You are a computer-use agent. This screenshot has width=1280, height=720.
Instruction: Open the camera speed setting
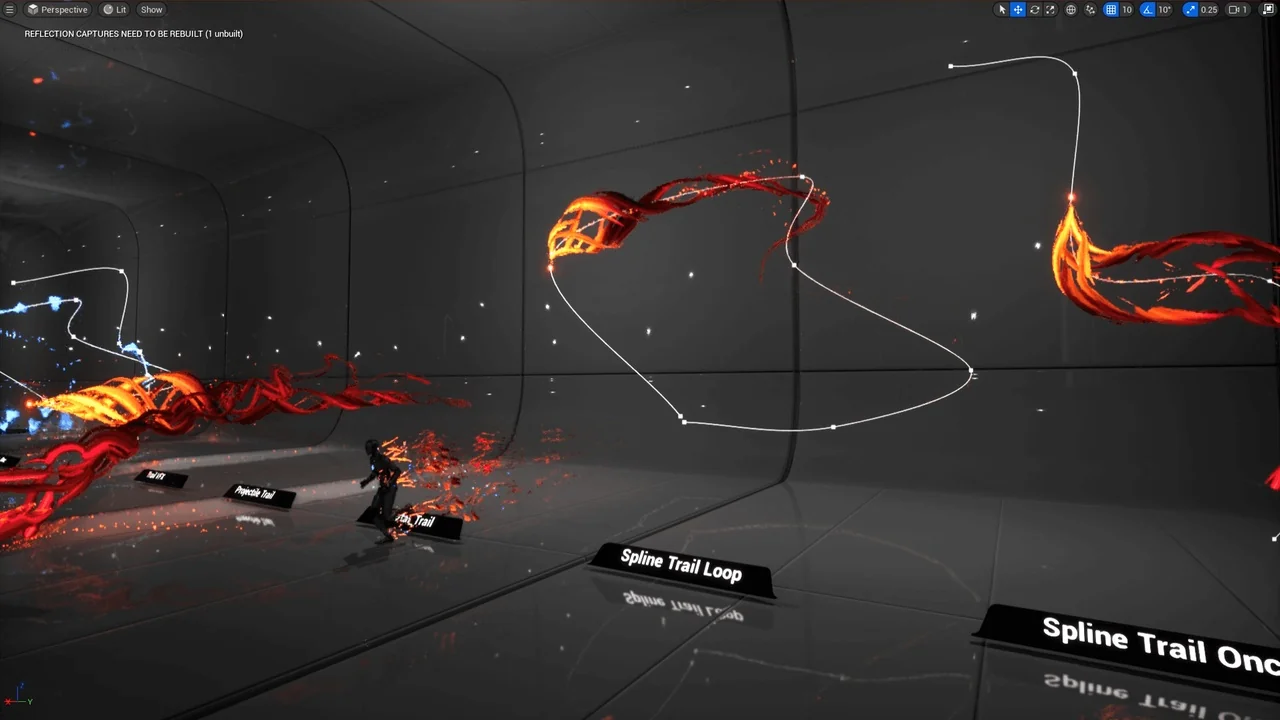[x=1238, y=9]
